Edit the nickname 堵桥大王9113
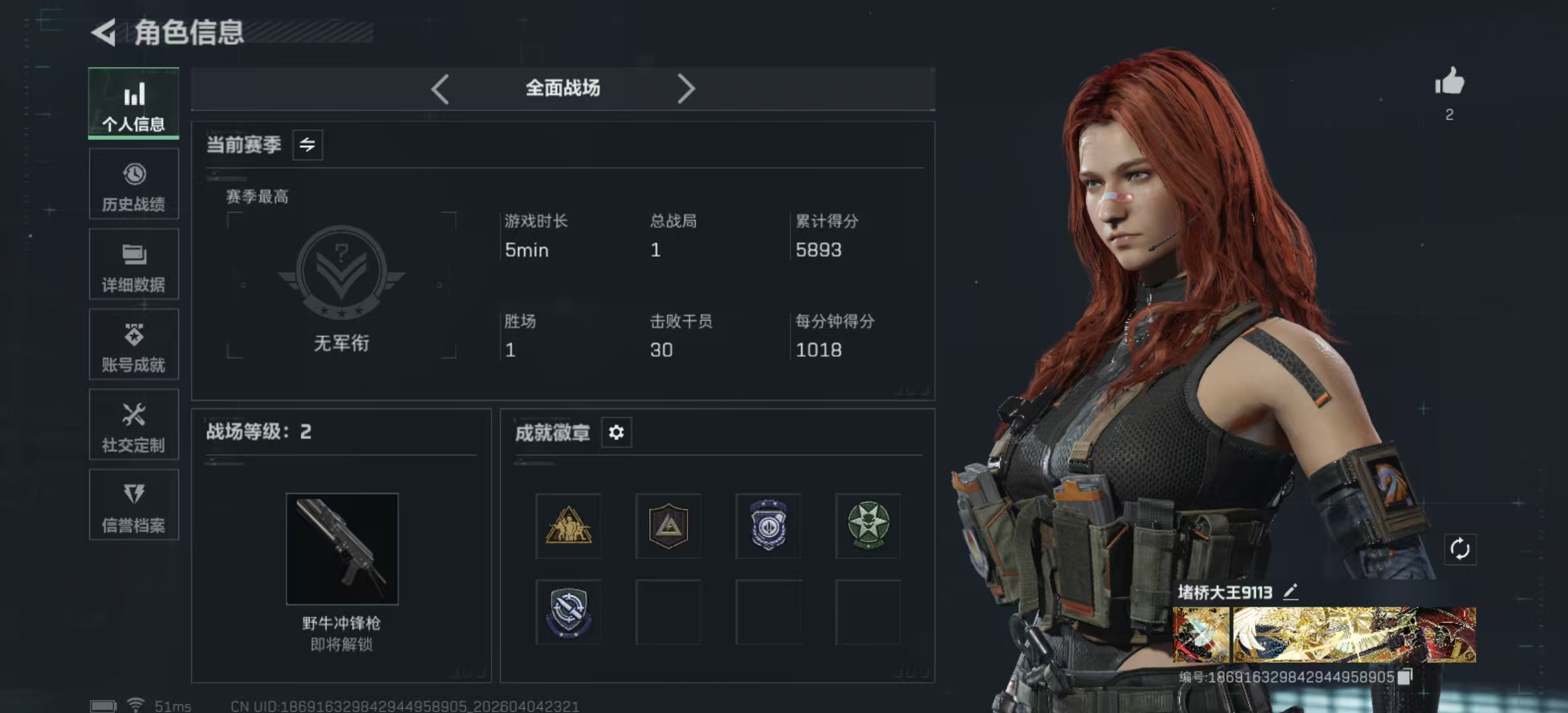The image size is (1568, 713). pos(1291,592)
